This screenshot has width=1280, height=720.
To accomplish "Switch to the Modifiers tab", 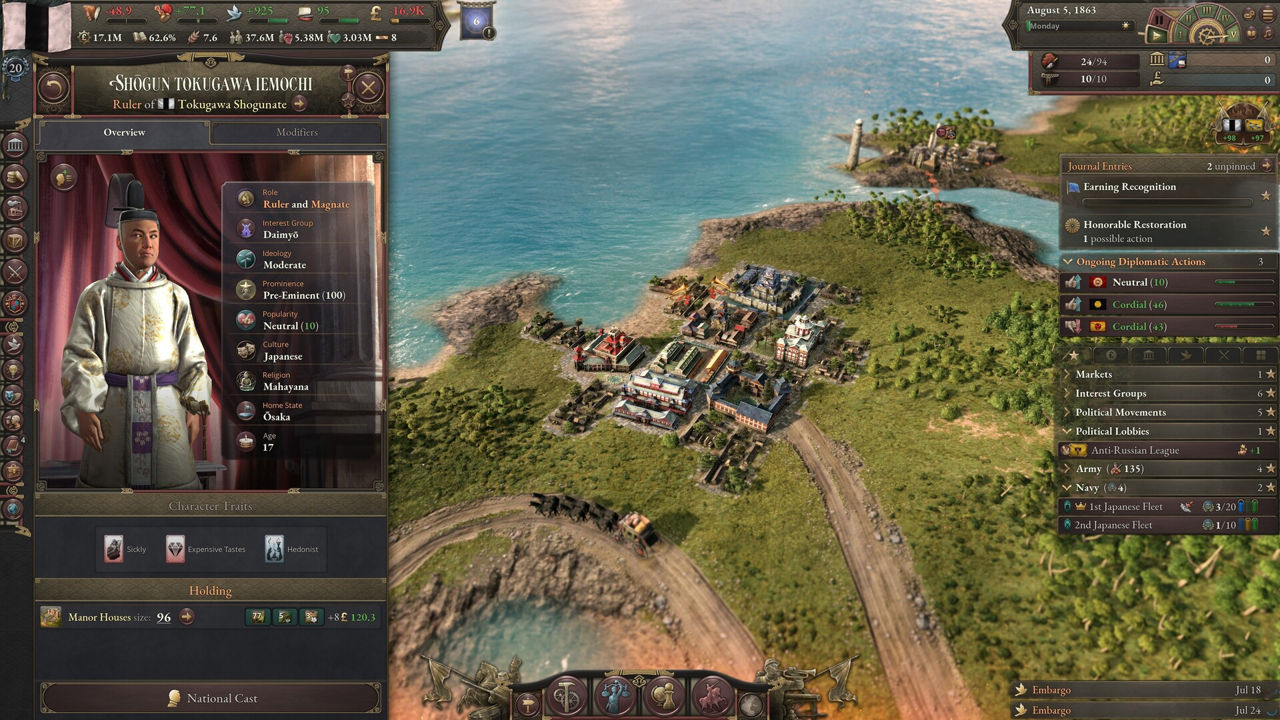I will click(297, 132).
